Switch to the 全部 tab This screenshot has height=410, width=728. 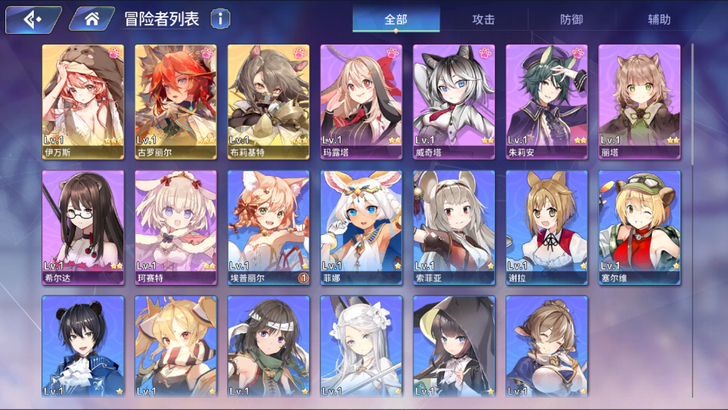click(396, 19)
